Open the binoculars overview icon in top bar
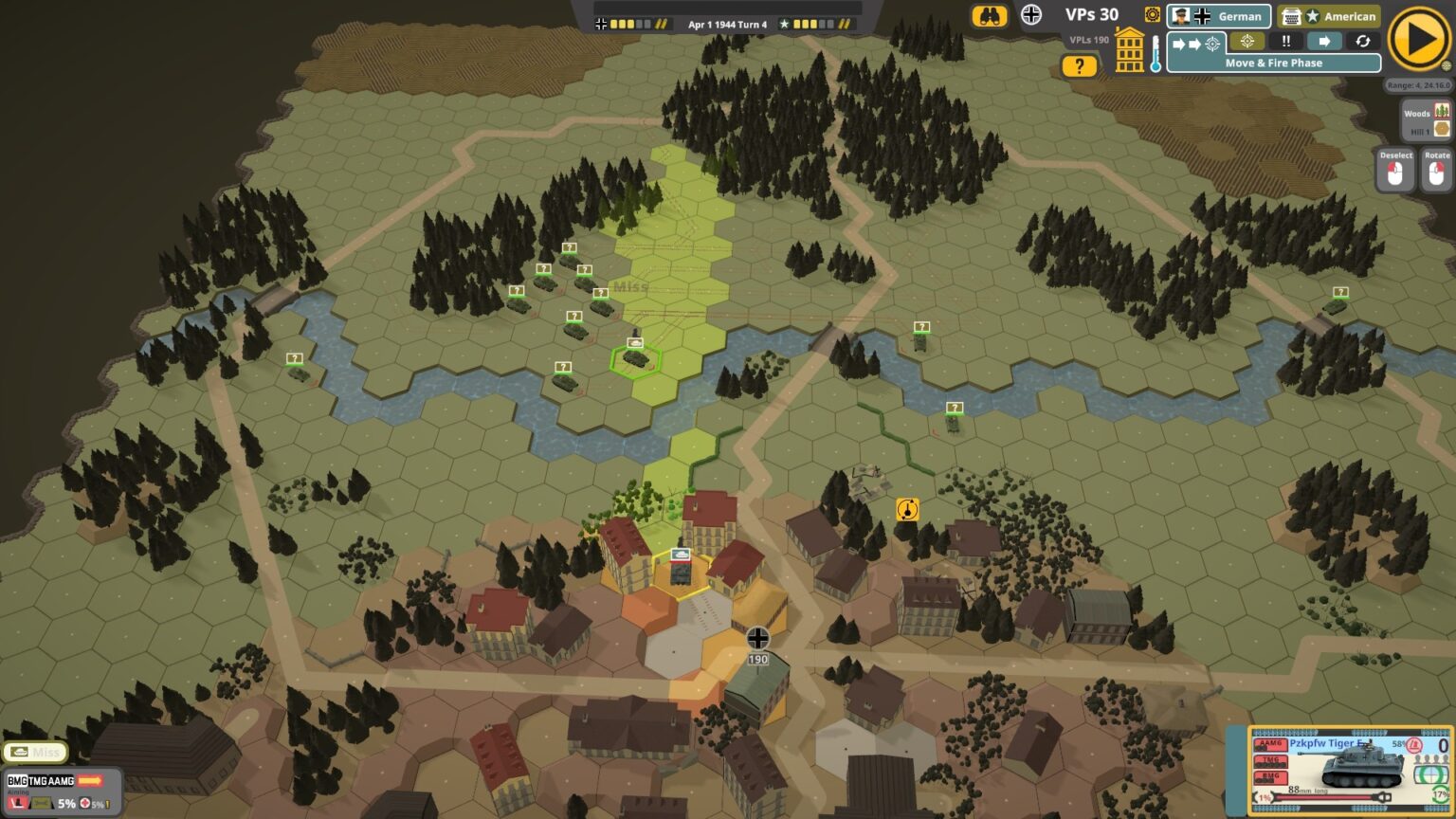Screen dimensions: 1456x819 pos(990,16)
